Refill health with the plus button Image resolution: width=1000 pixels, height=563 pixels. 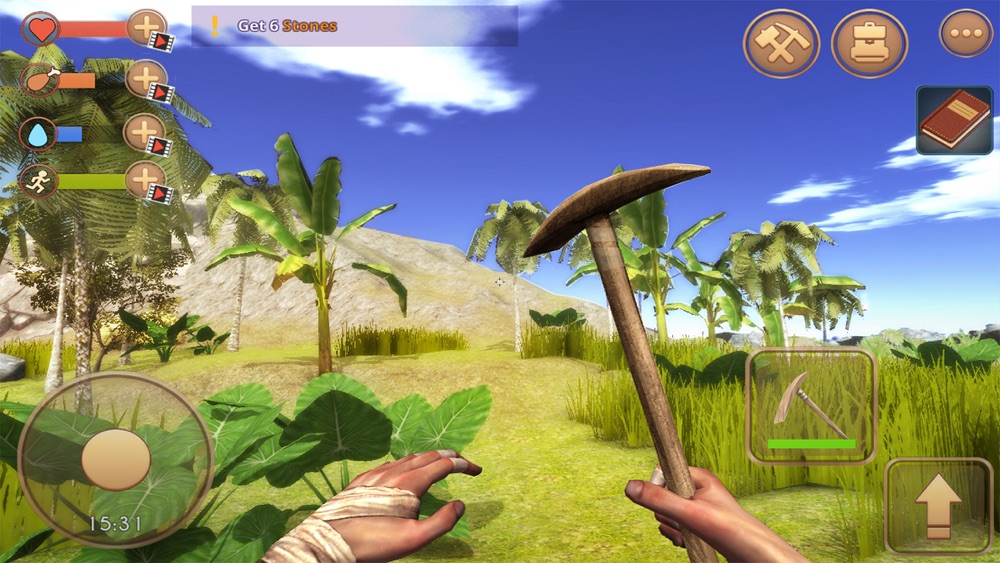(146, 28)
